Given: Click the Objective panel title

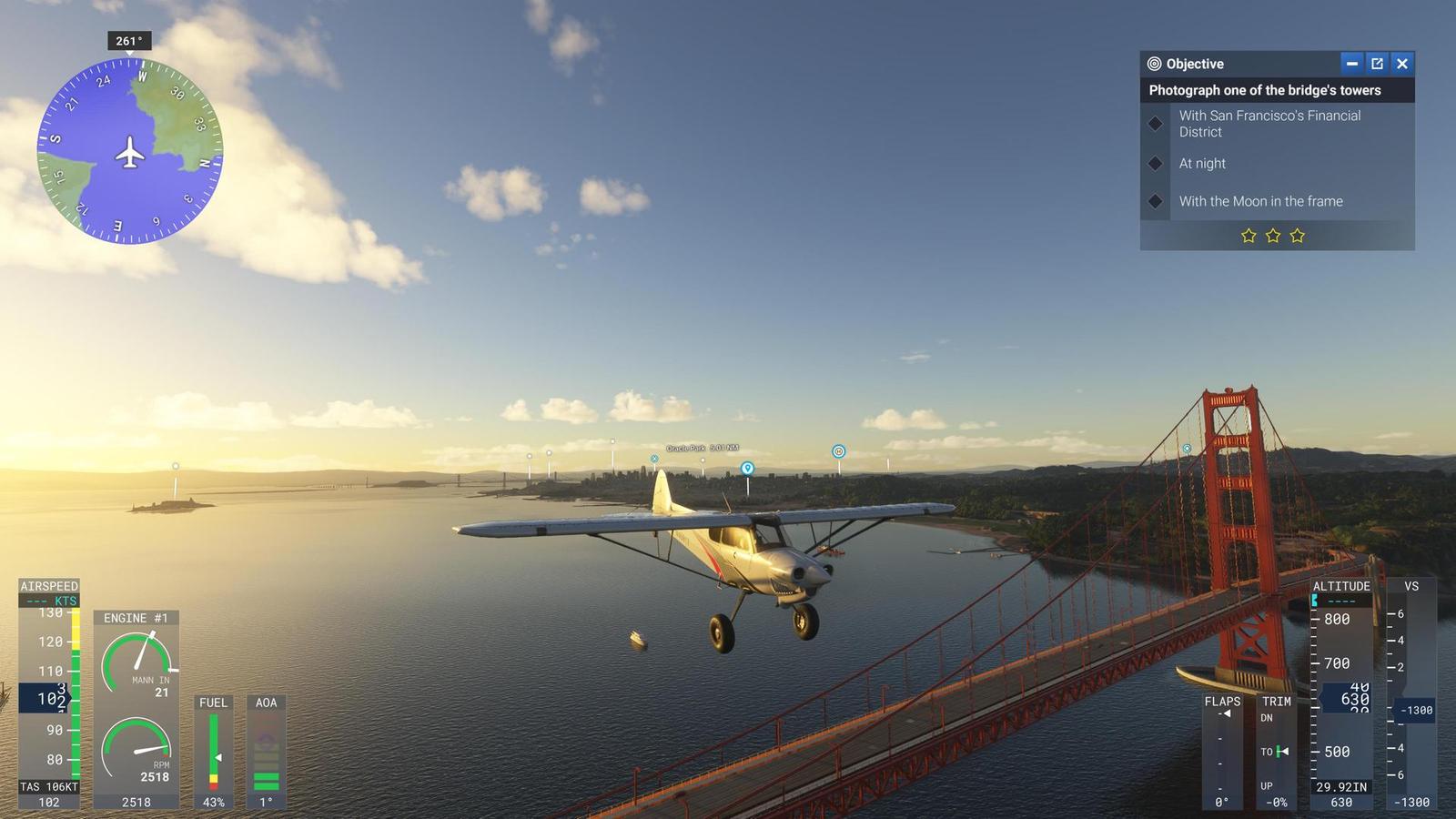Looking at the screenshot, I should click(1193, 64).
